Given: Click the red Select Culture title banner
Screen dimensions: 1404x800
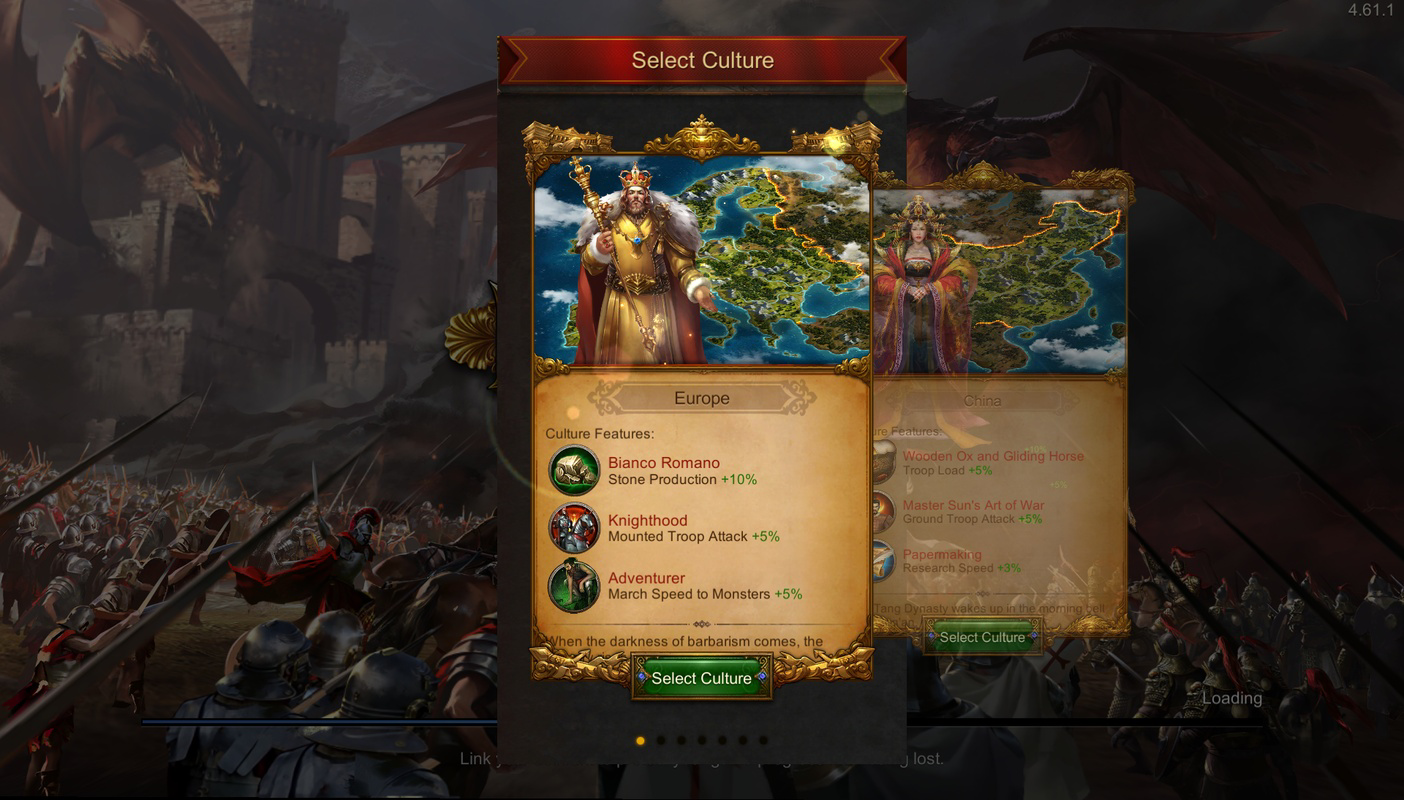Looking at the screenshot, I should (x=701, y=60).
